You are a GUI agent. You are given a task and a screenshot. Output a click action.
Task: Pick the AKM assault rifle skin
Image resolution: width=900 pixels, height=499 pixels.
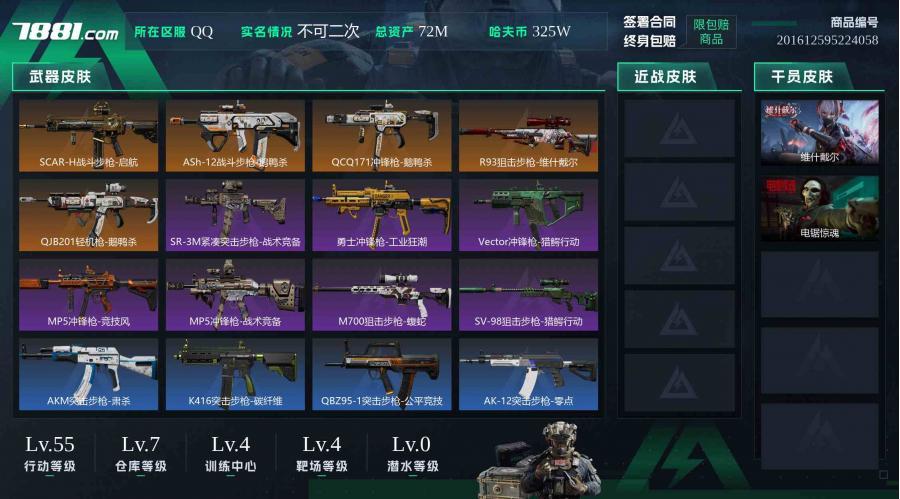pyautogui.click(x=88, y=375)
